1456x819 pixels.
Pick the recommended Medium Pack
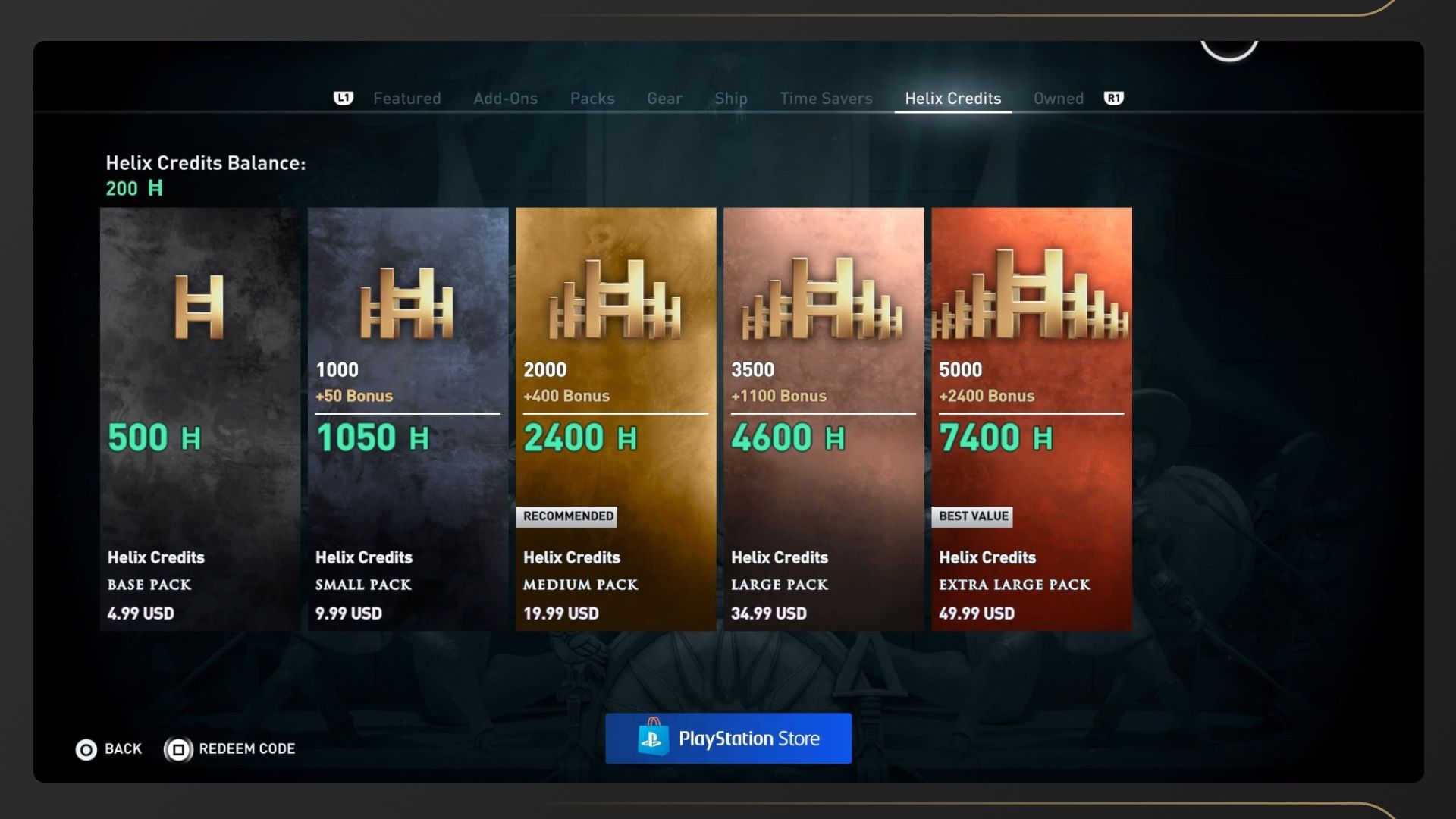616,419
